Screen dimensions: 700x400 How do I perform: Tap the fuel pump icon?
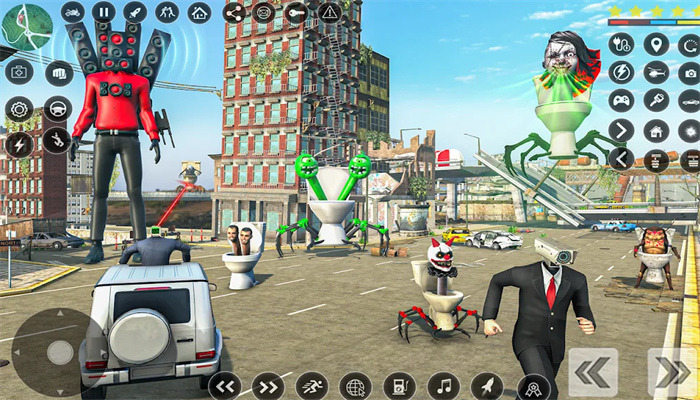pyautogui.click(x=399, y=385)
